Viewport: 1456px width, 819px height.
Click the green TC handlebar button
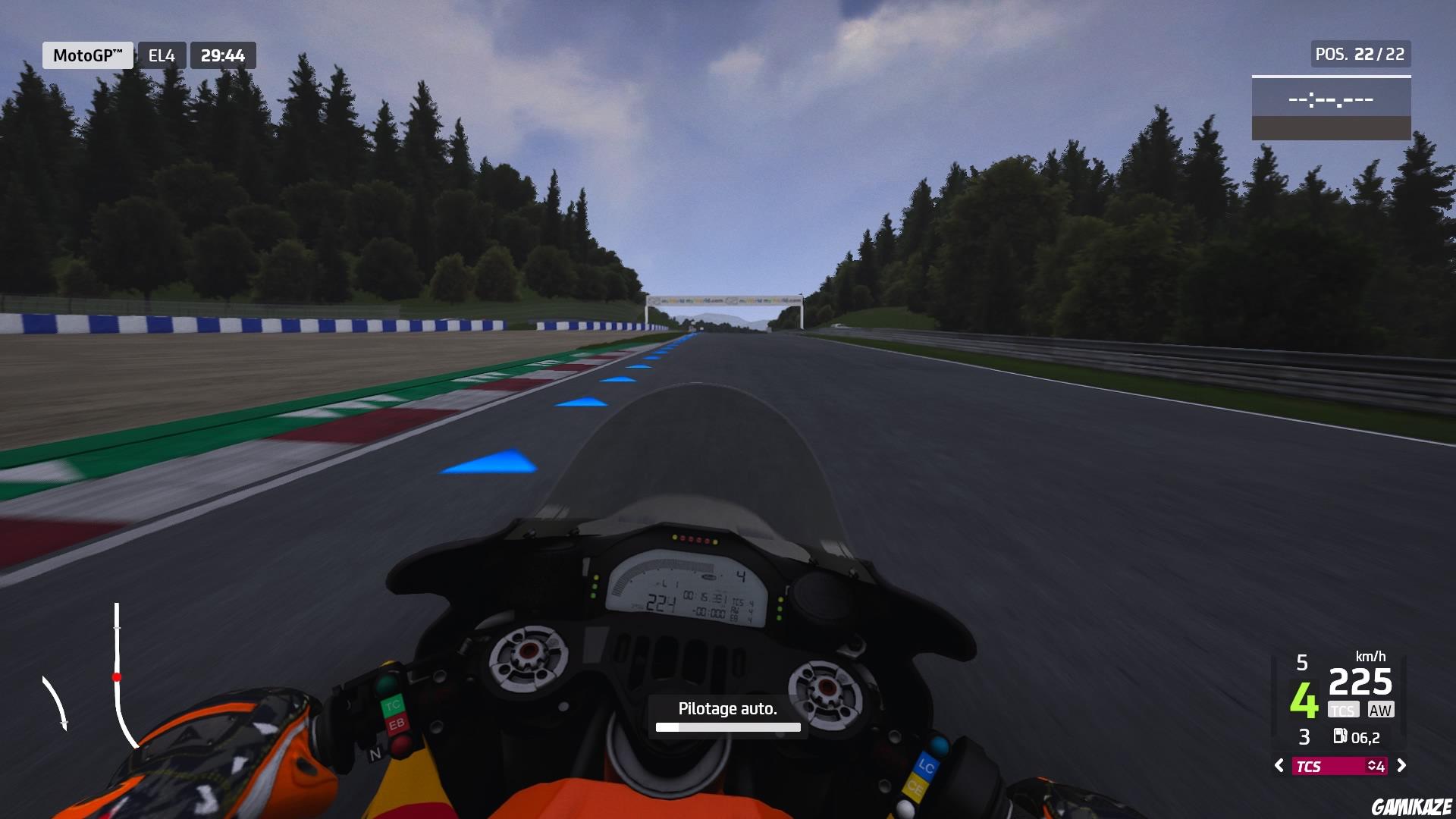[x=391, y=704]
